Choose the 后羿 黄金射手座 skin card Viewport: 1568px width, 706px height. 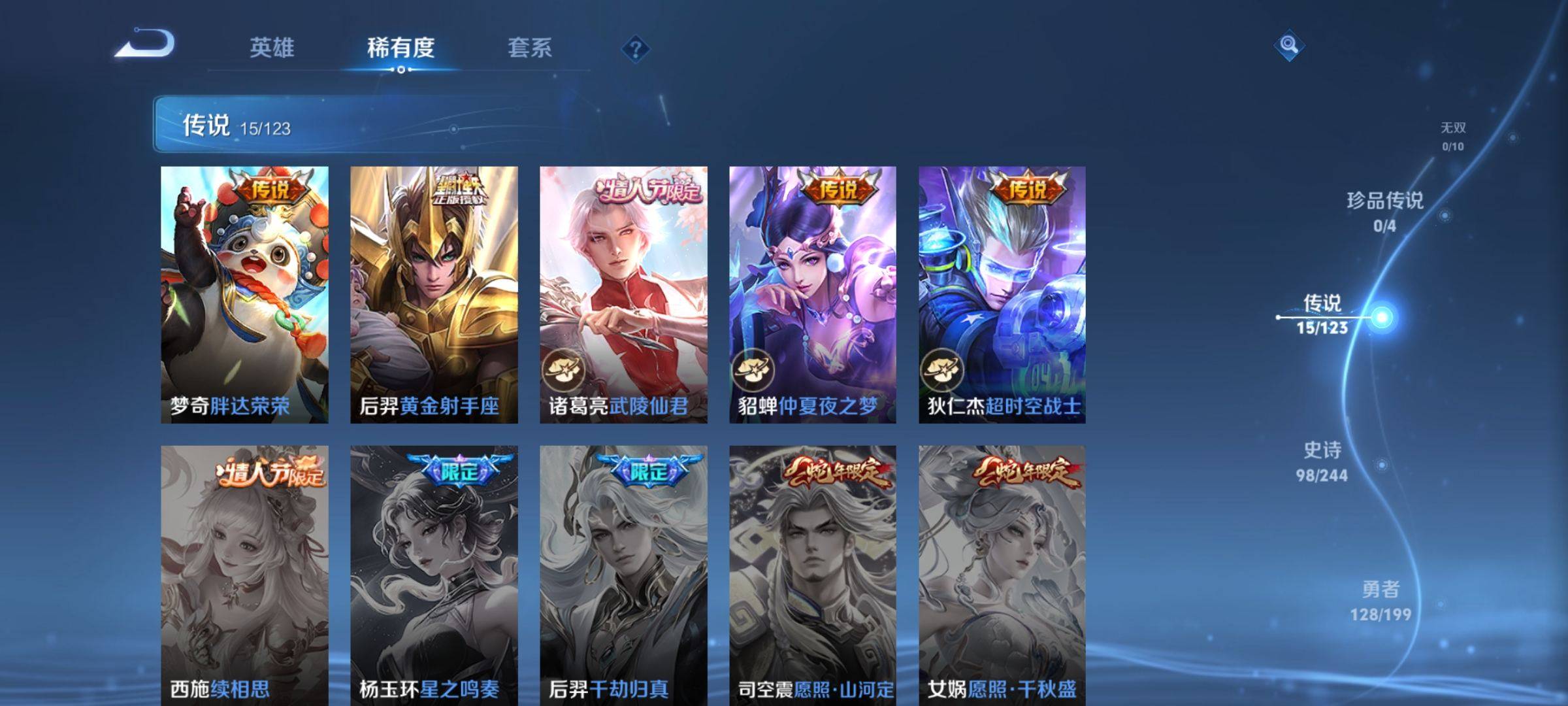[x=434, y=294]
